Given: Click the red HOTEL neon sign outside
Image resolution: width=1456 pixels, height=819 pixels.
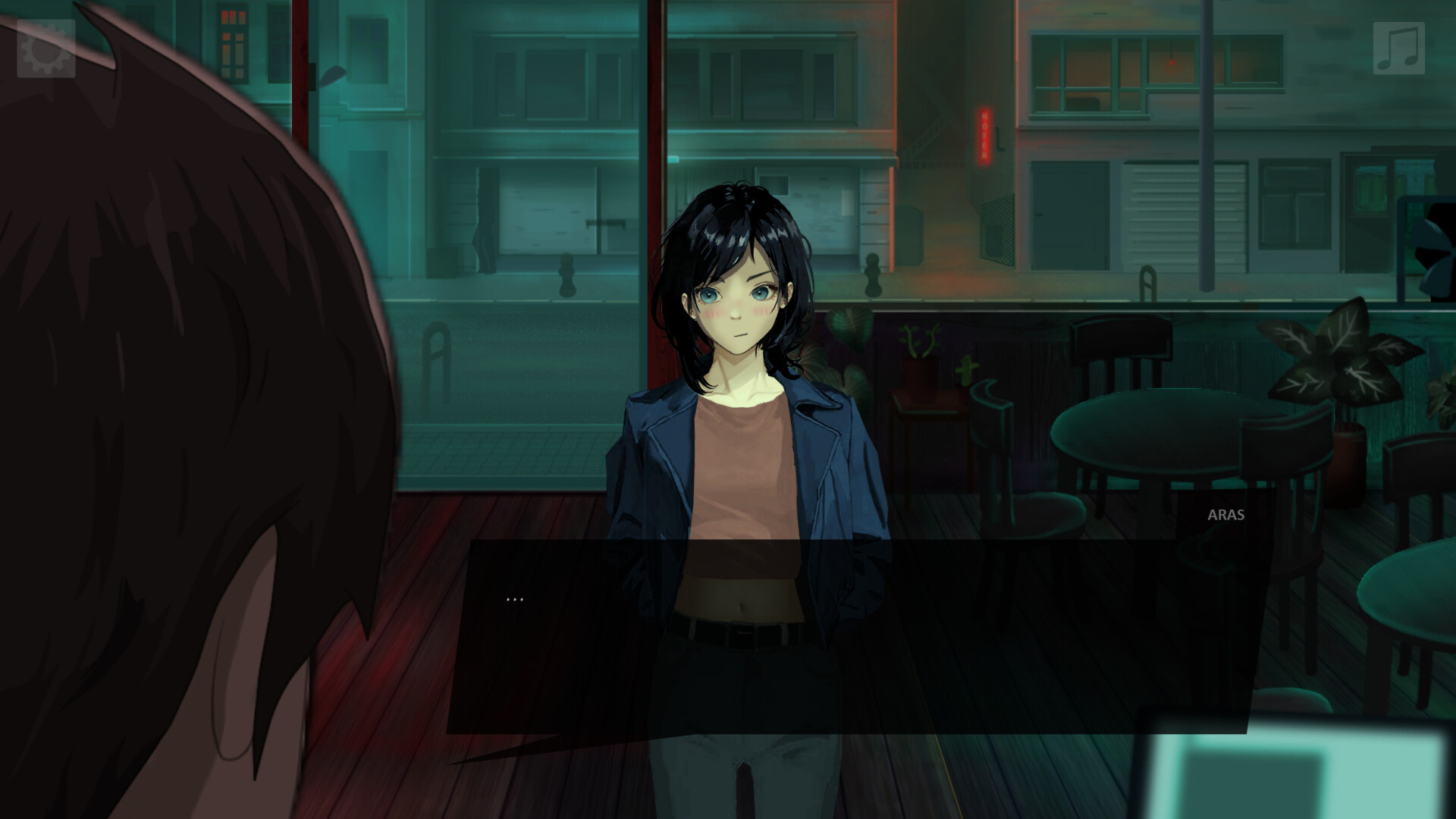Looking at the screenshot, I should point(982,136).
